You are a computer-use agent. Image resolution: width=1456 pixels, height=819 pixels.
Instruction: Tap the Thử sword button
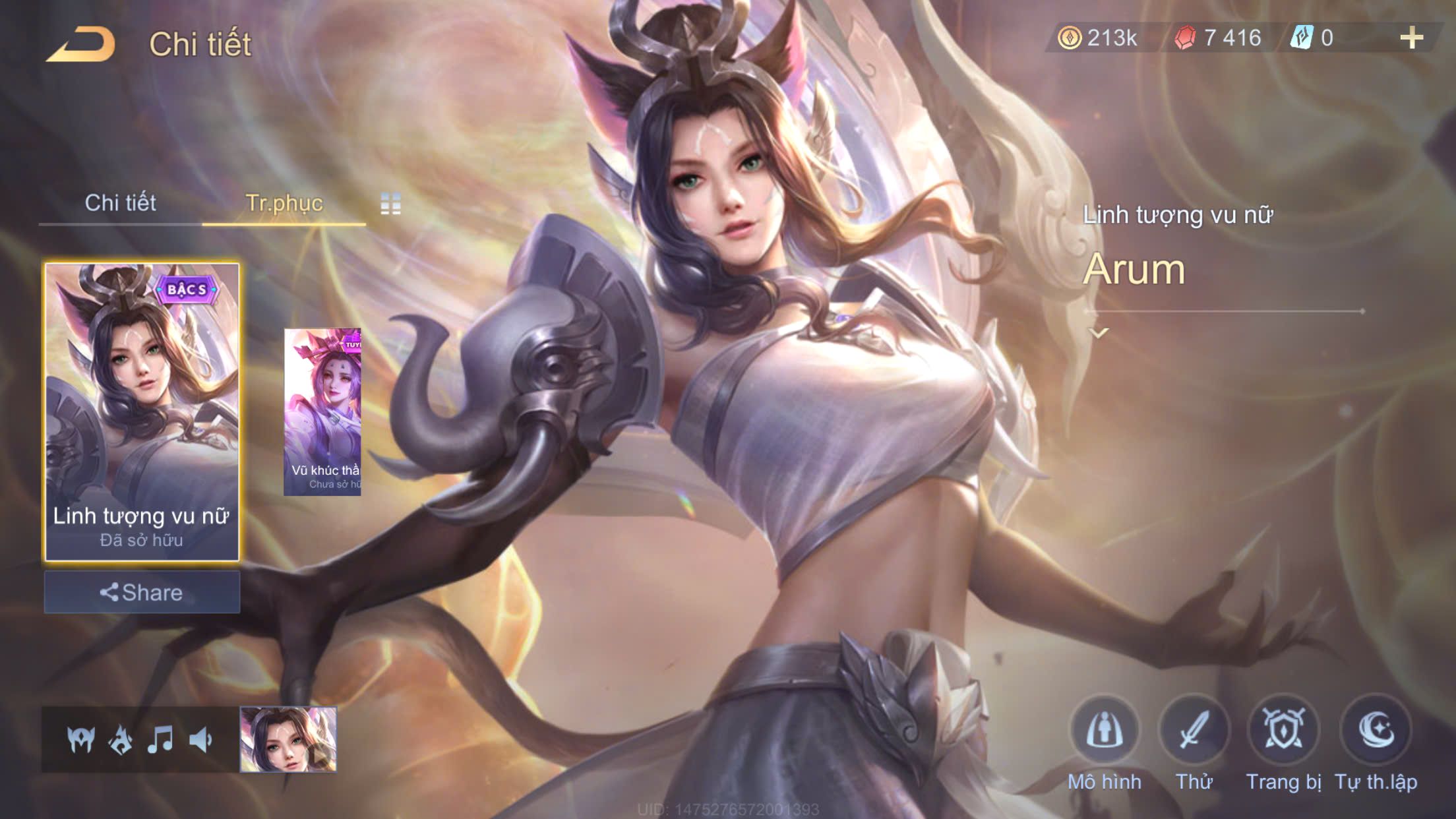[1194, 731]
